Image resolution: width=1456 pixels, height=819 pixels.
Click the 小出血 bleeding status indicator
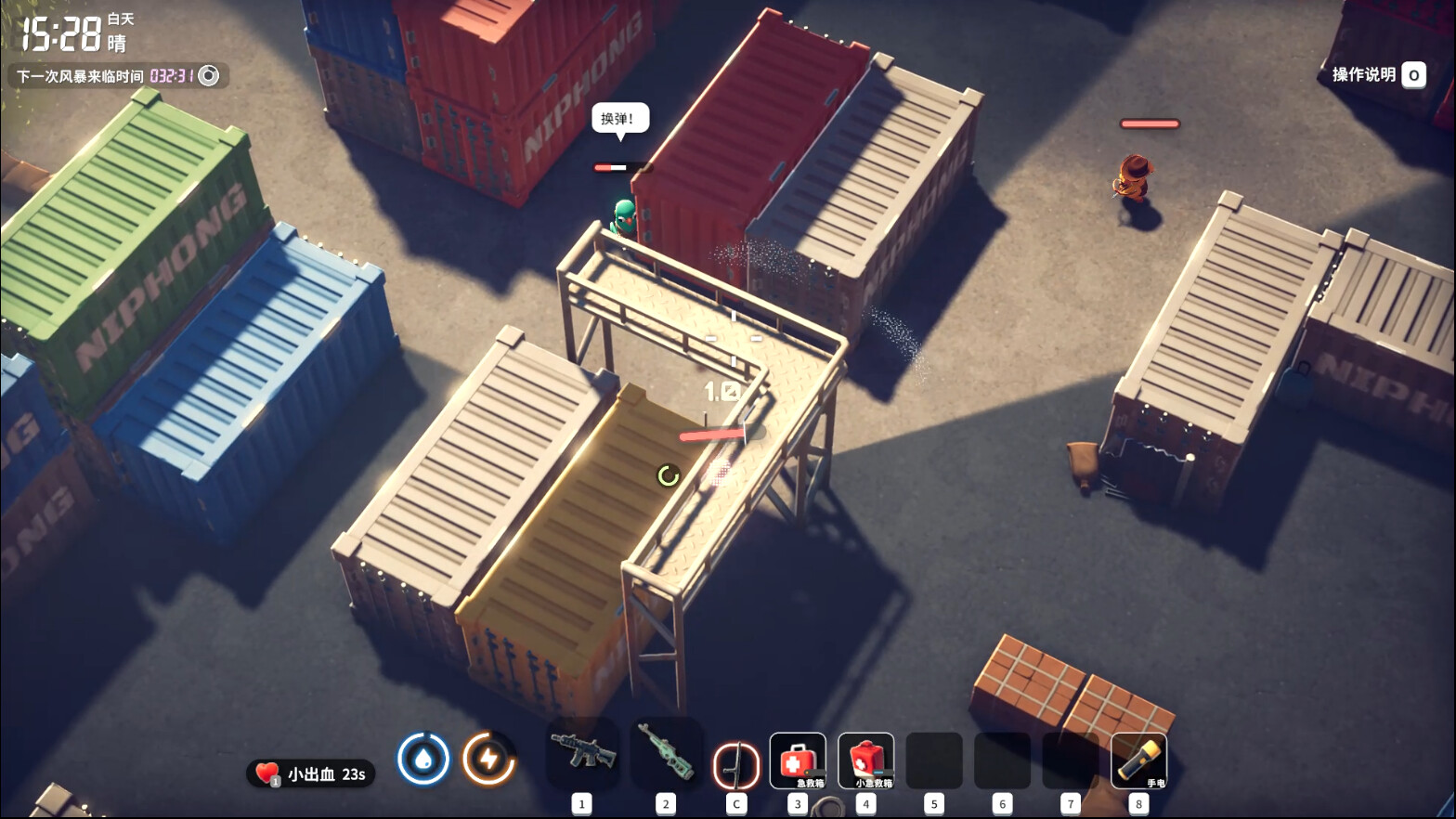coord(311,773)
